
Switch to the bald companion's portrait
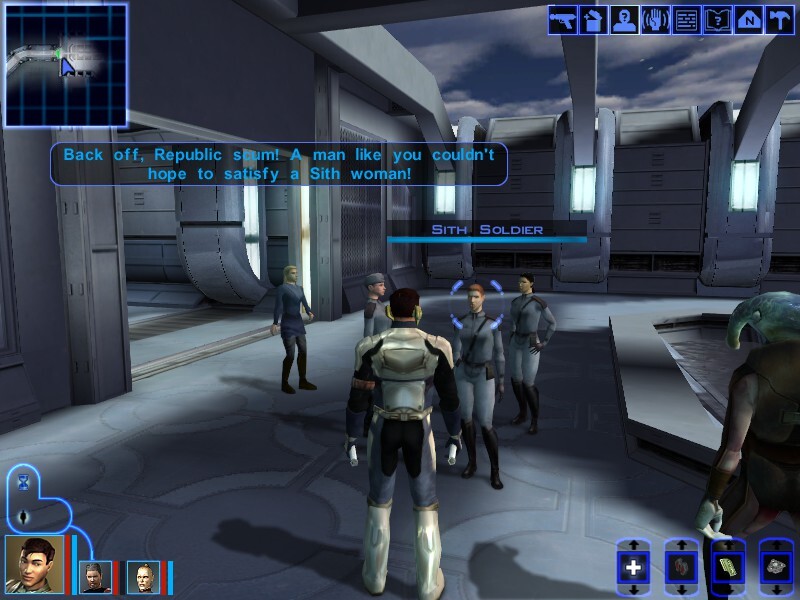point(143,577)
